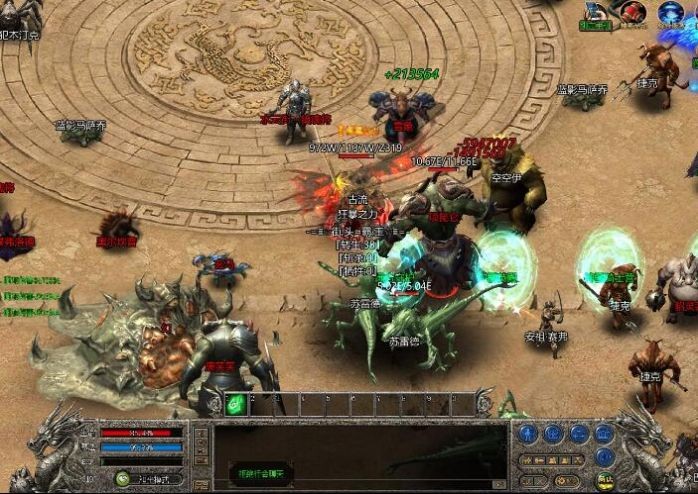Open the character figure panel button
This screenshot has height=494, width=698.
click(x=528, y=434)
